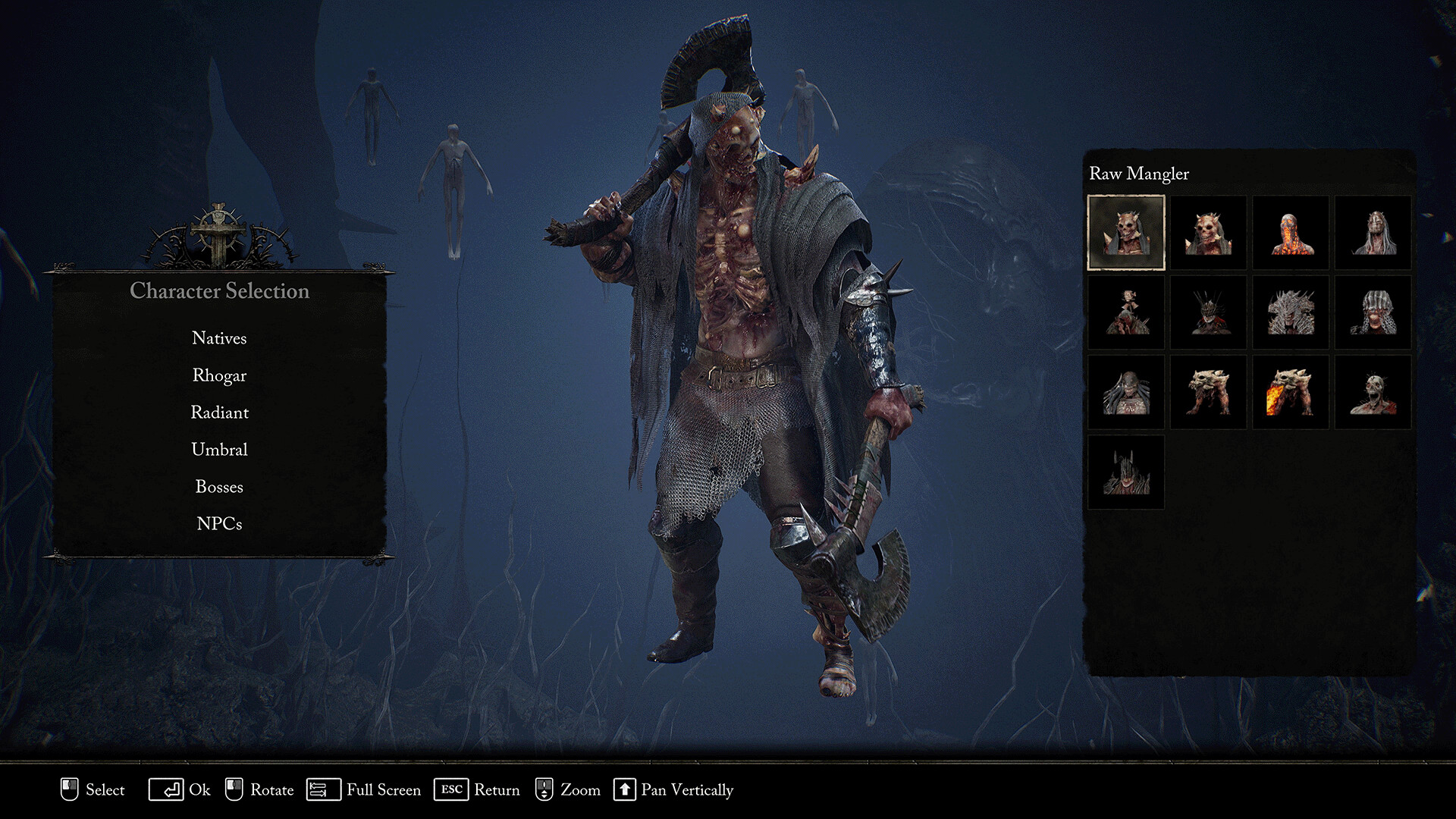Click the Enter key Ok icon
Image resolution: width=1456 pixels, height=819 pixels.
coord(168,790)
